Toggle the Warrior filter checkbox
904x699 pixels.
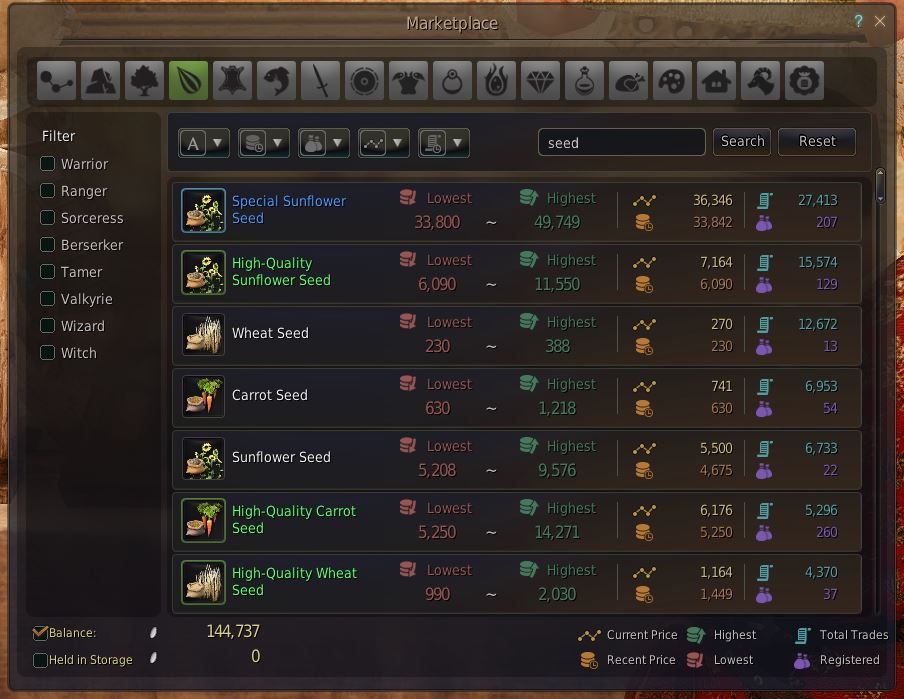tap(48, 163)
